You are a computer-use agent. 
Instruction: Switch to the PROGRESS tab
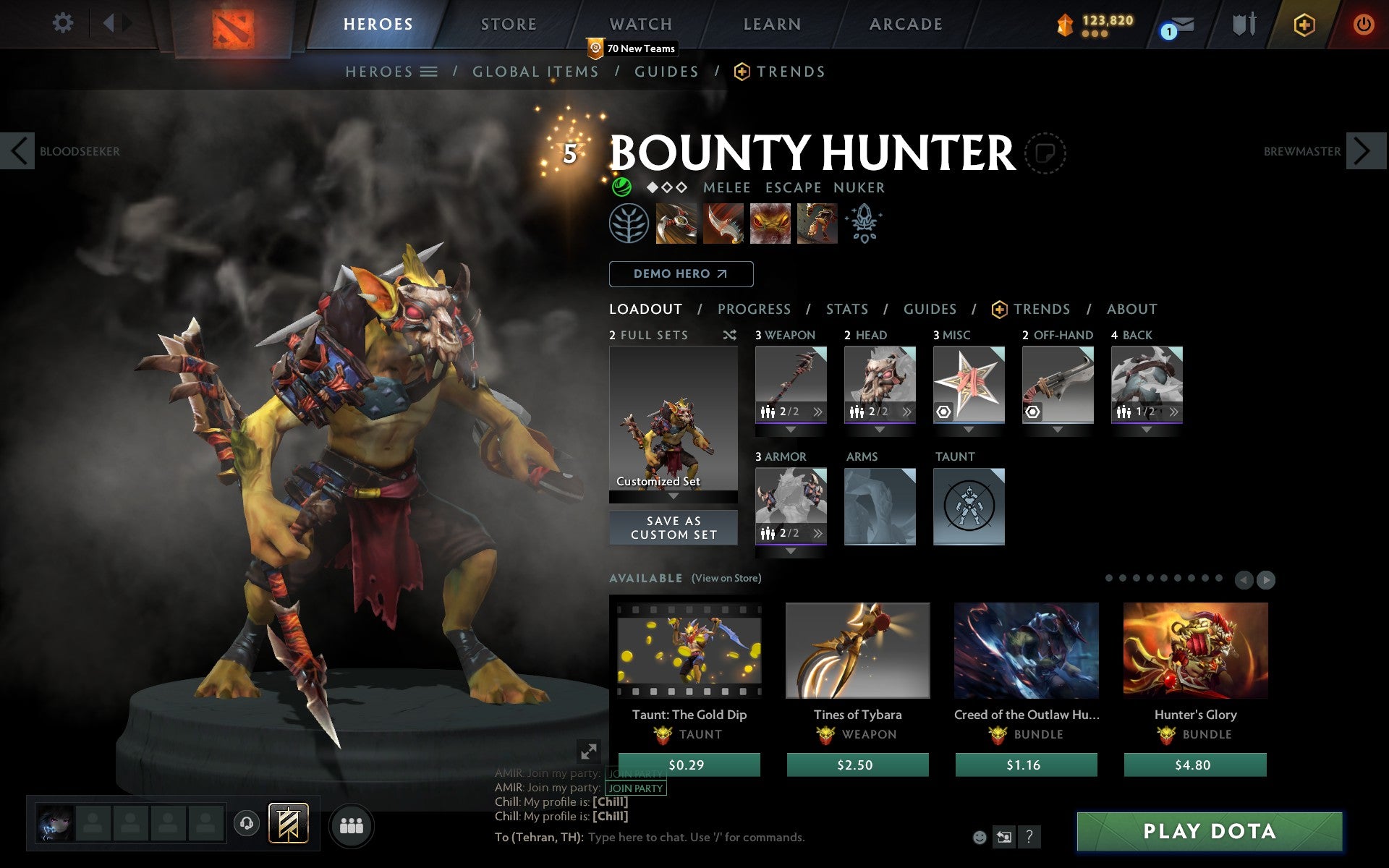point(753,309)
